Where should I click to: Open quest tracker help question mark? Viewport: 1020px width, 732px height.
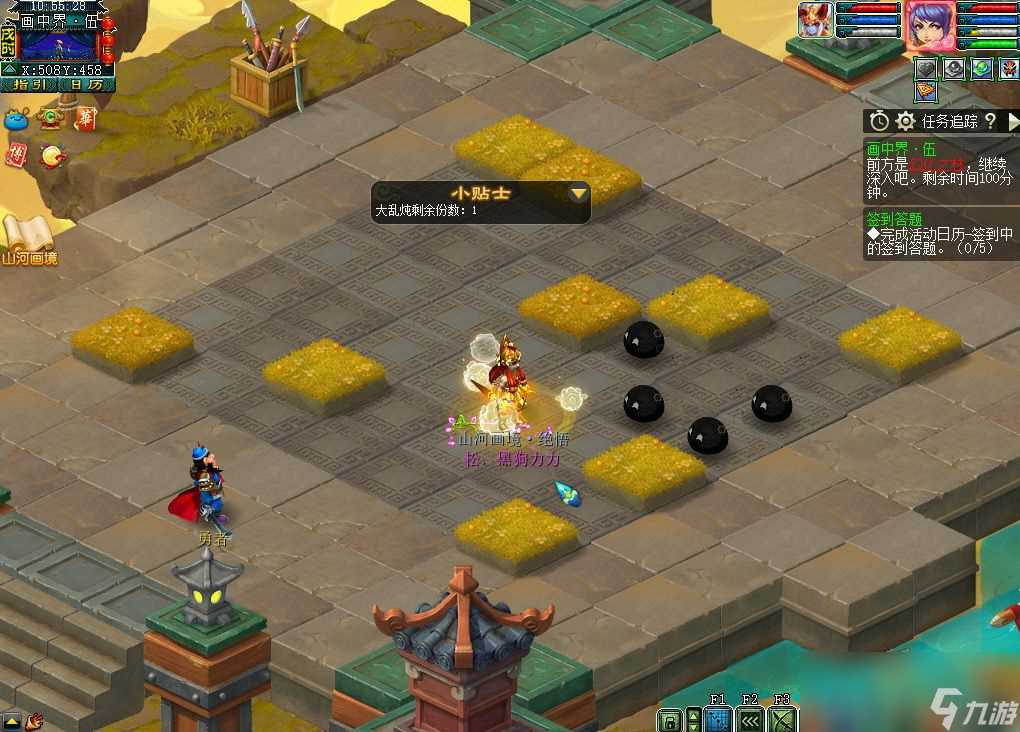pos(990,121)
